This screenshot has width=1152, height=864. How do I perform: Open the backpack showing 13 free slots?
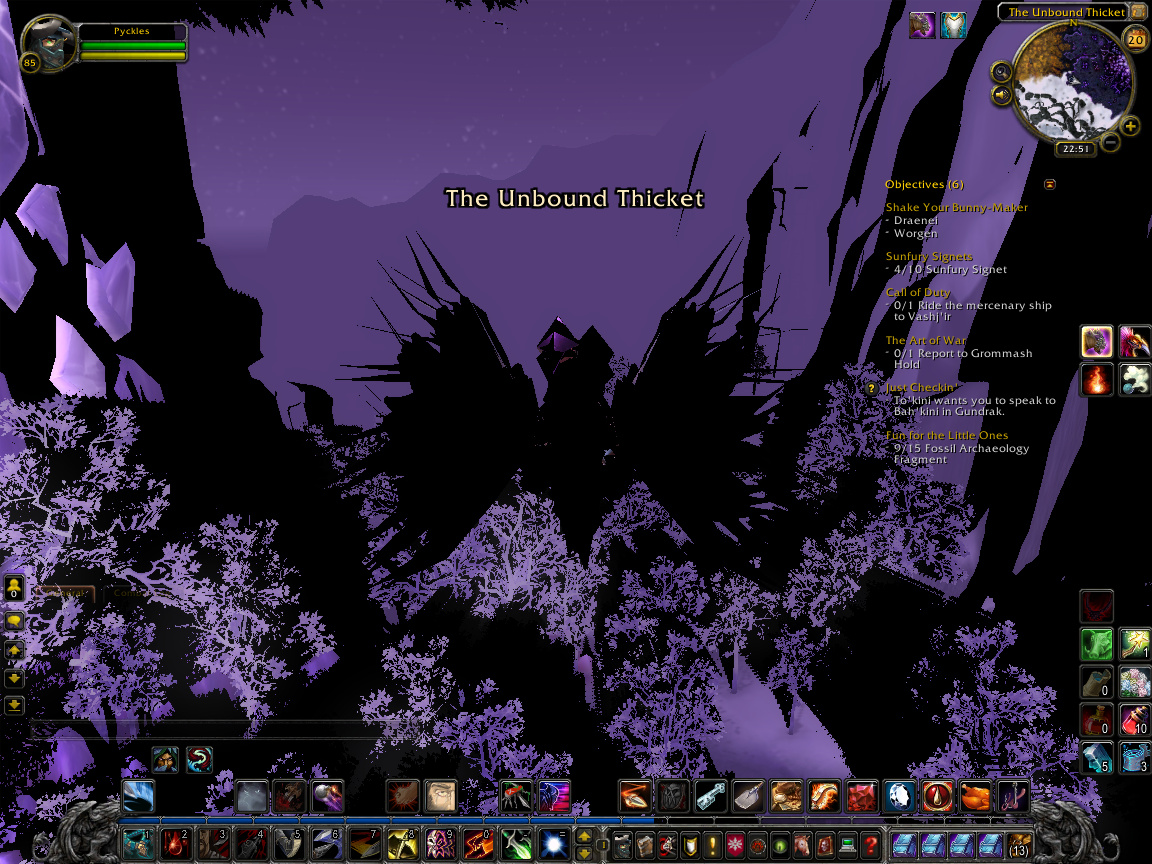tap(1019, 844)
